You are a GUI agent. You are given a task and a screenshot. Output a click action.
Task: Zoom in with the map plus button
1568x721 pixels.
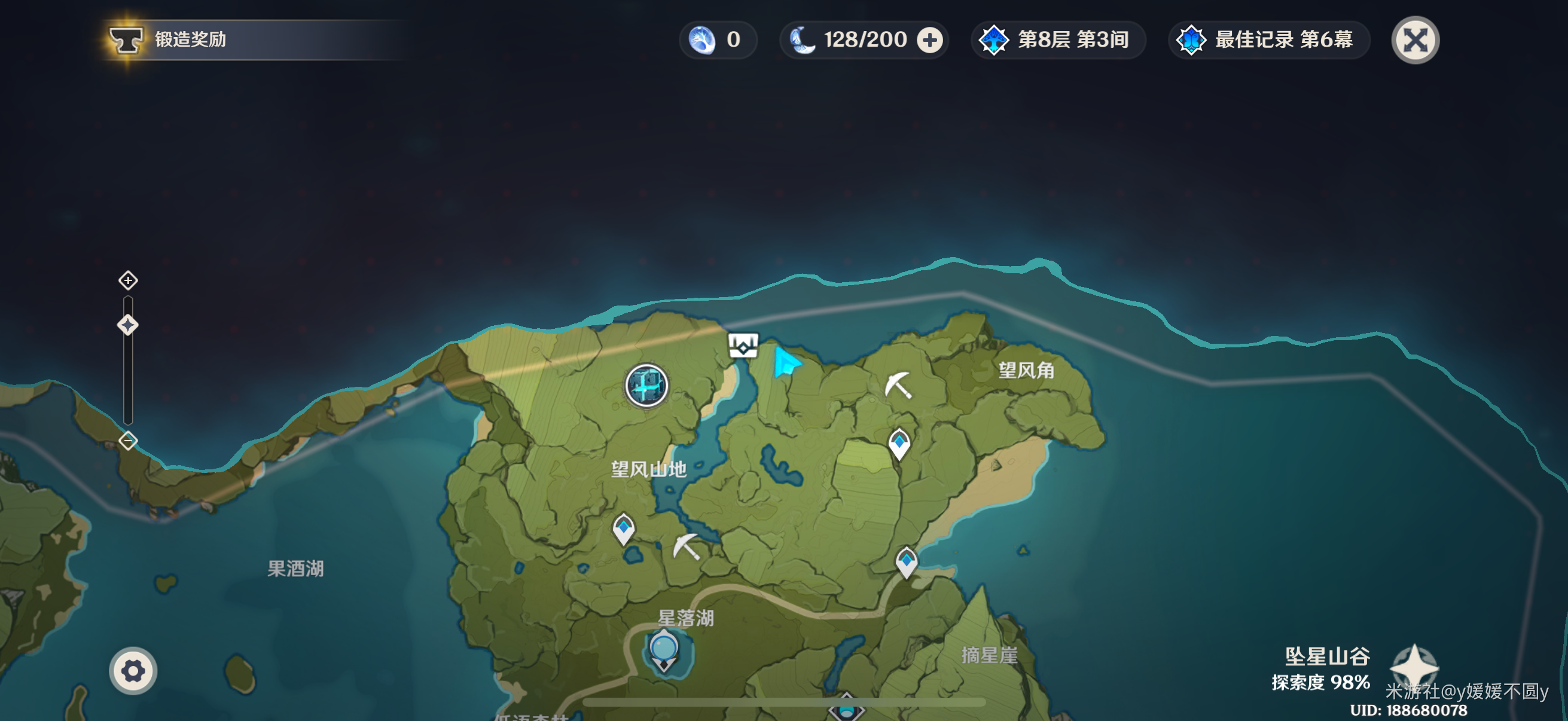pos(128,280)
